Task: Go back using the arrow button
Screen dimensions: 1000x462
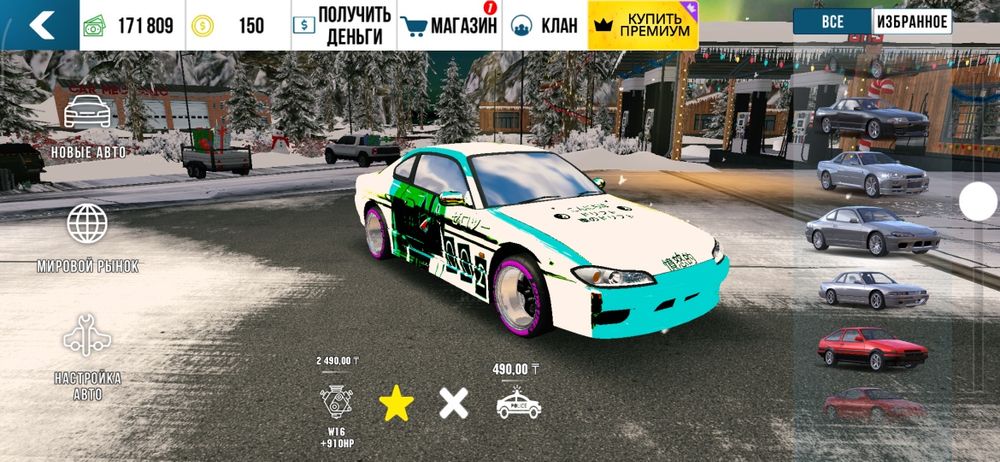Action: (x=40, y=25)
